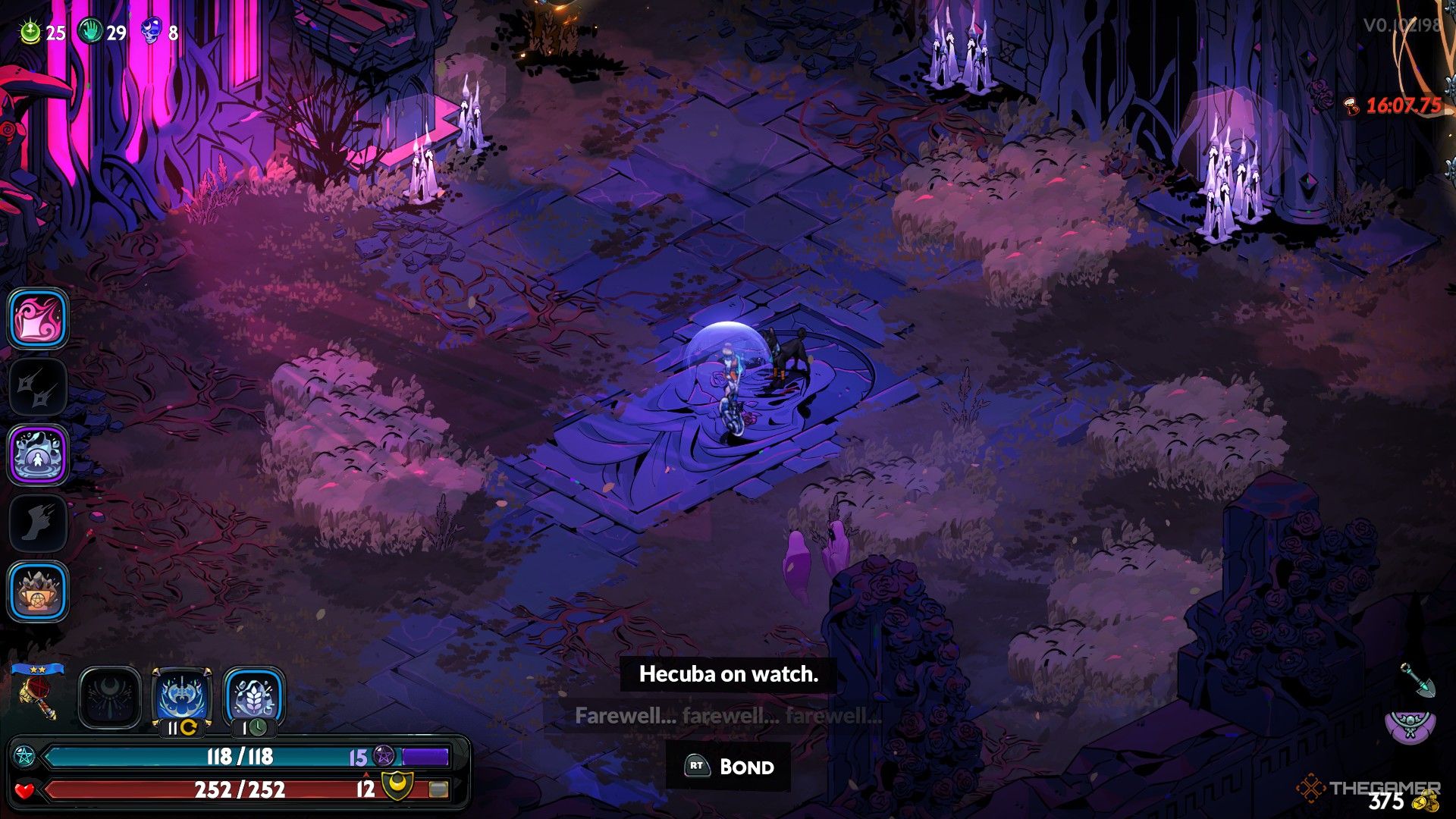The image size is (1456, 819).
Task: Click the silver spade gathering tool icon
Action: tap(1414, 681)
